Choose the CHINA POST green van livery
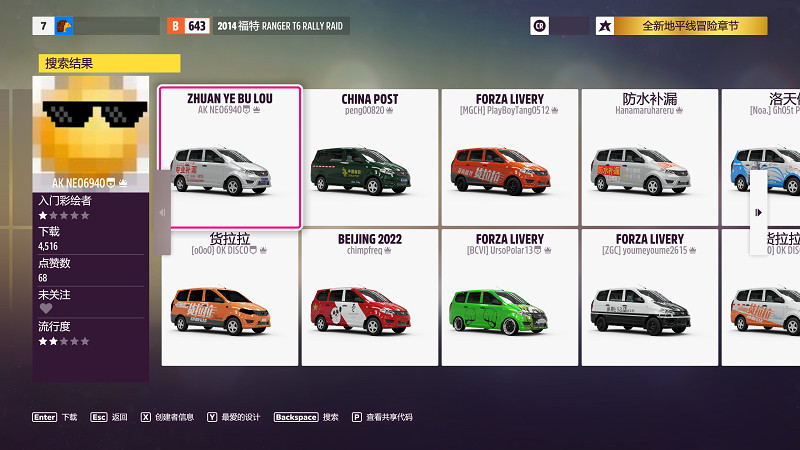This screenshot has height=450, width=800. [370, 157]
